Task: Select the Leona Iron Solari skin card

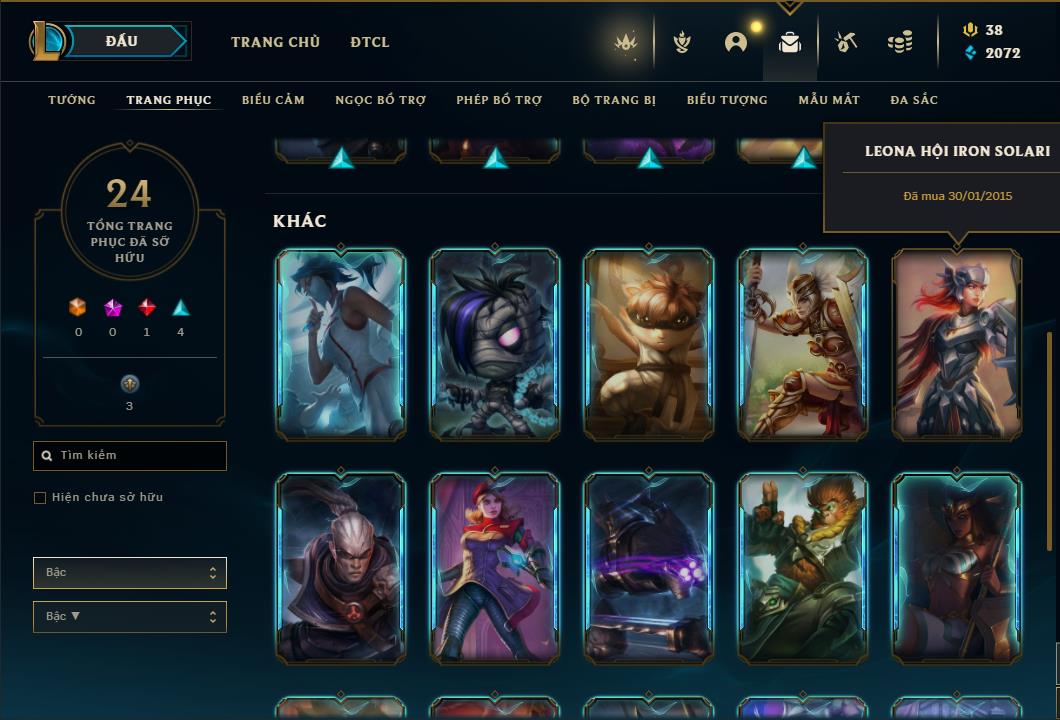Action: [x=957, y=344]
